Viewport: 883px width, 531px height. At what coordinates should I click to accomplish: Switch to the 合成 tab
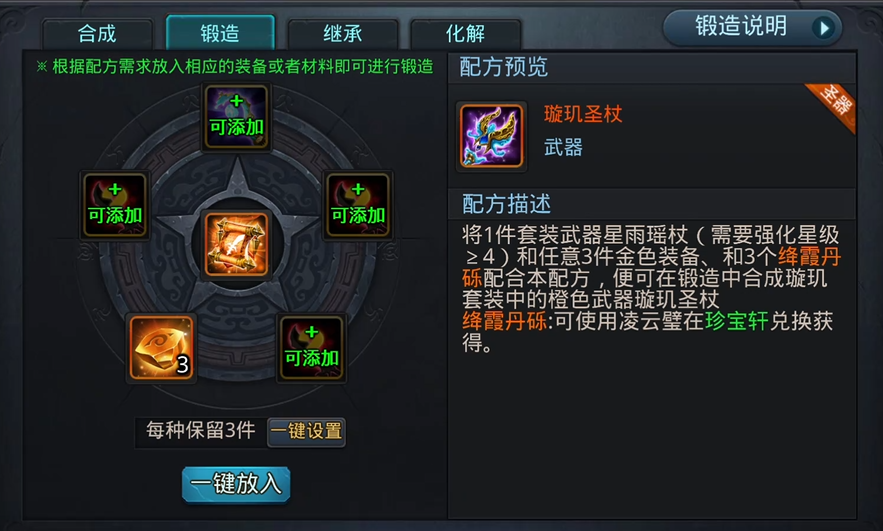[x=98, y=33]
